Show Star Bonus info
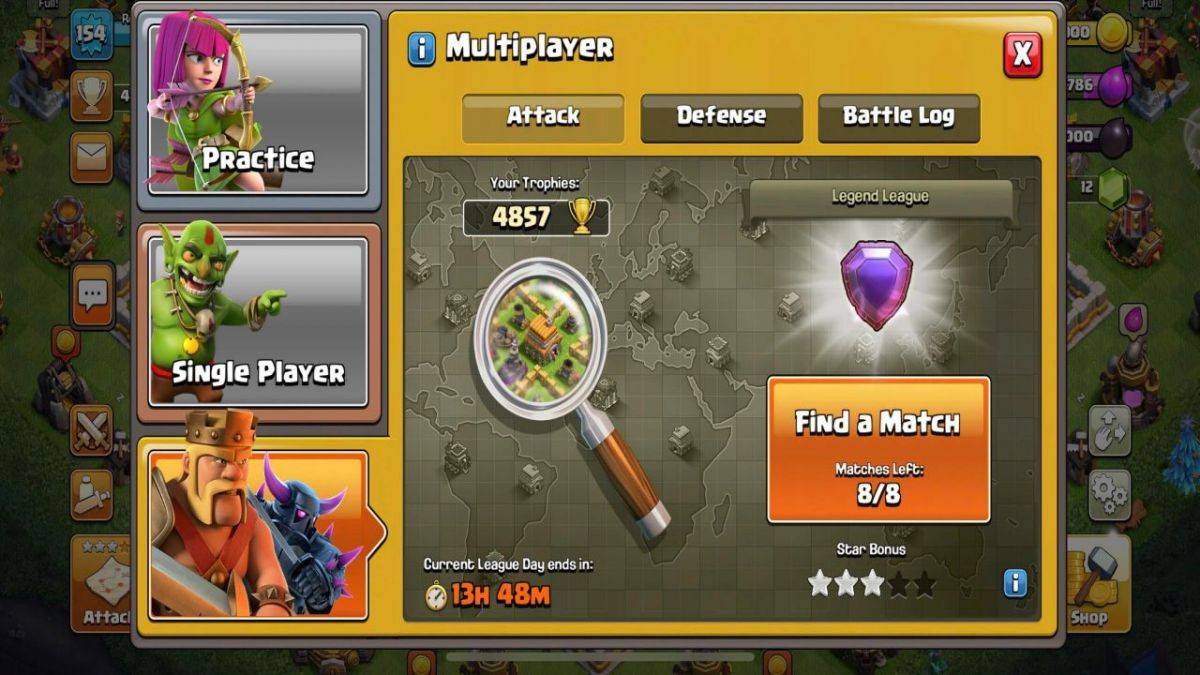The image size is (1200, 675). tap(1015, 583)
